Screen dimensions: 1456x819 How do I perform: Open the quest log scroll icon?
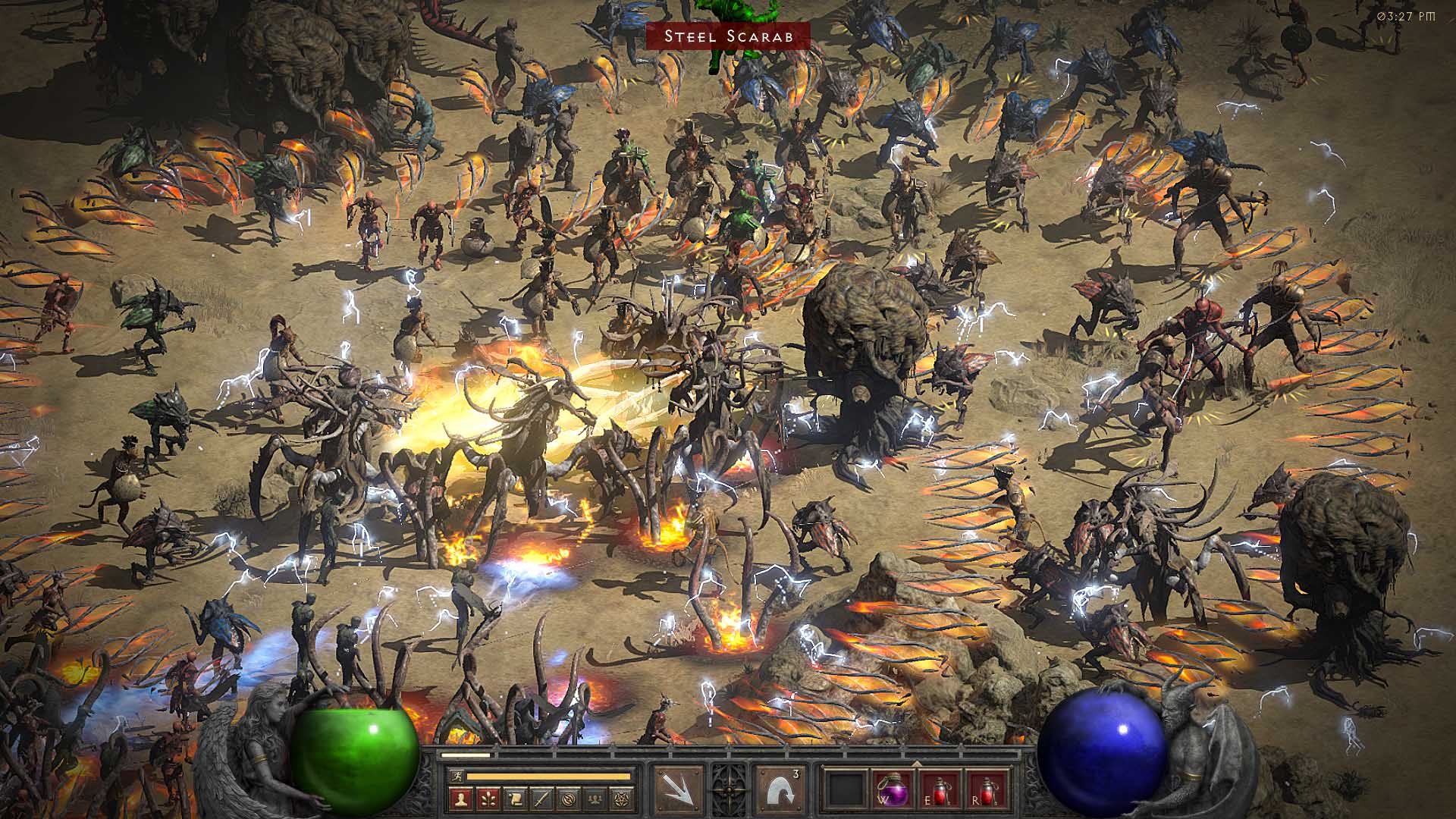[515, 798]
